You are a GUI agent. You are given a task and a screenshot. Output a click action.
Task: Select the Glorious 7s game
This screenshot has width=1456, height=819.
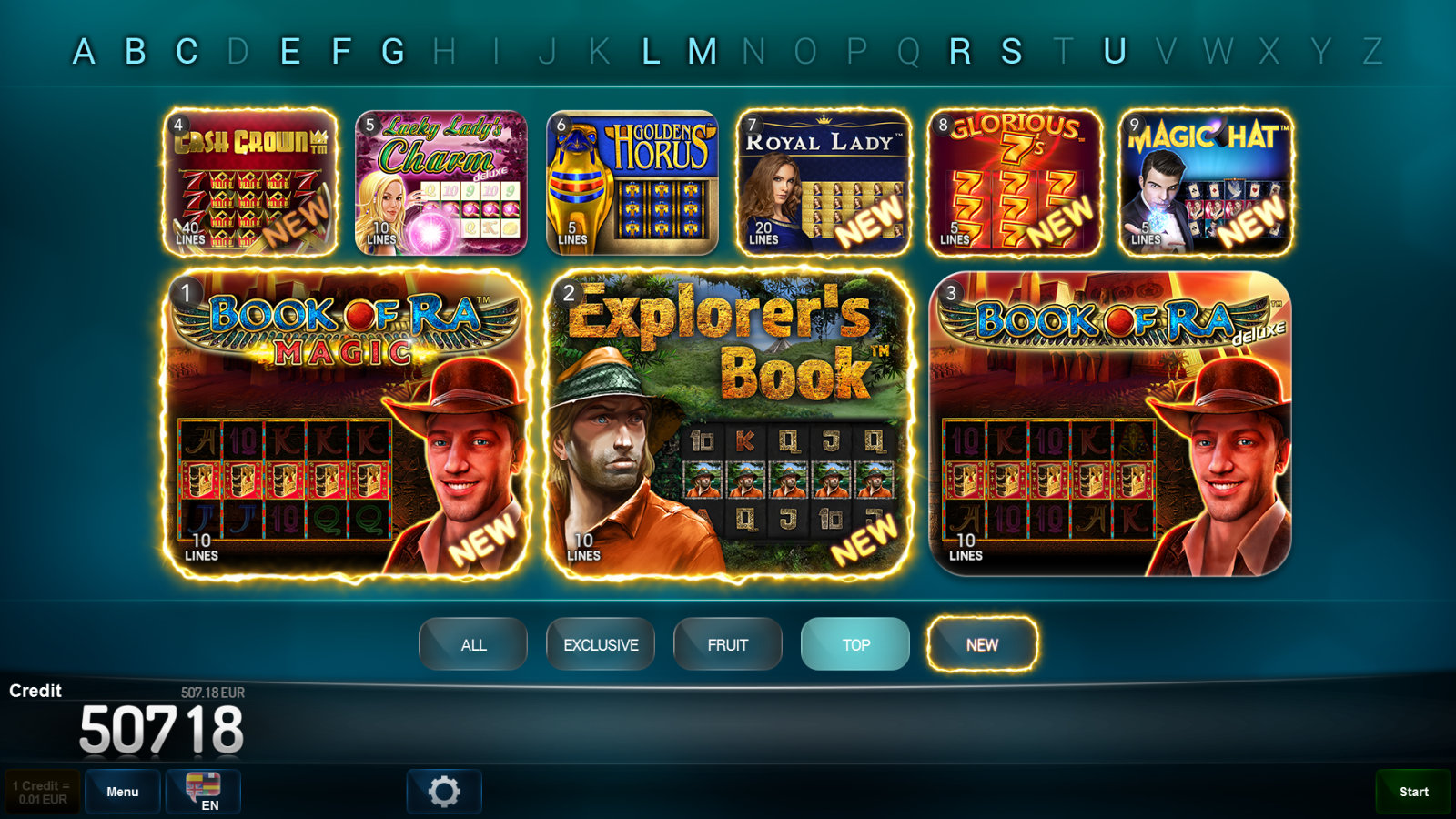[1015, 179]
